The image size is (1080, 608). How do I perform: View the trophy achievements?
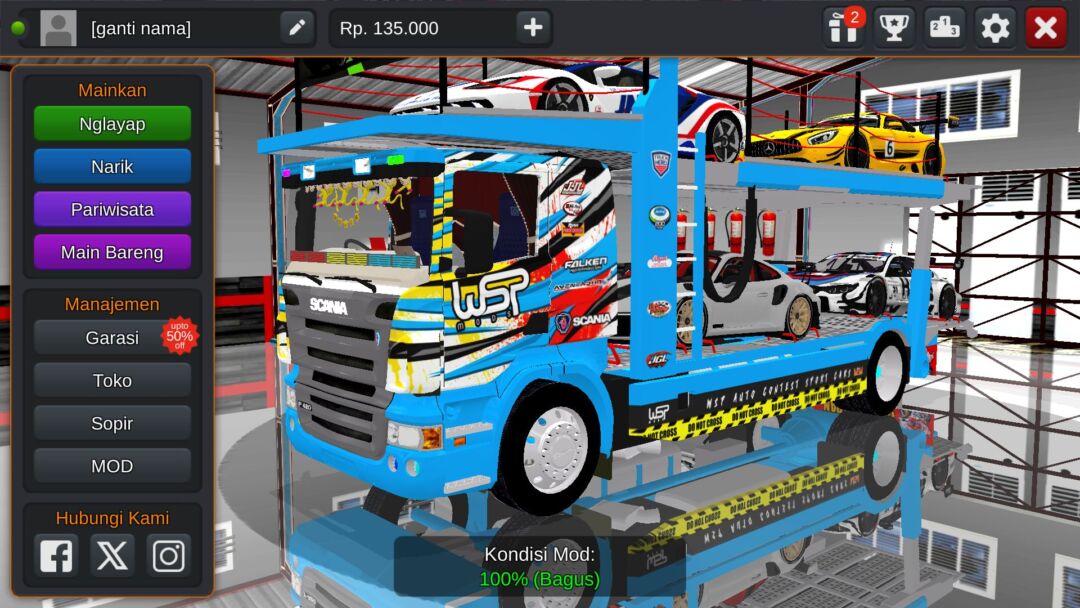click(x=894, y=28)
